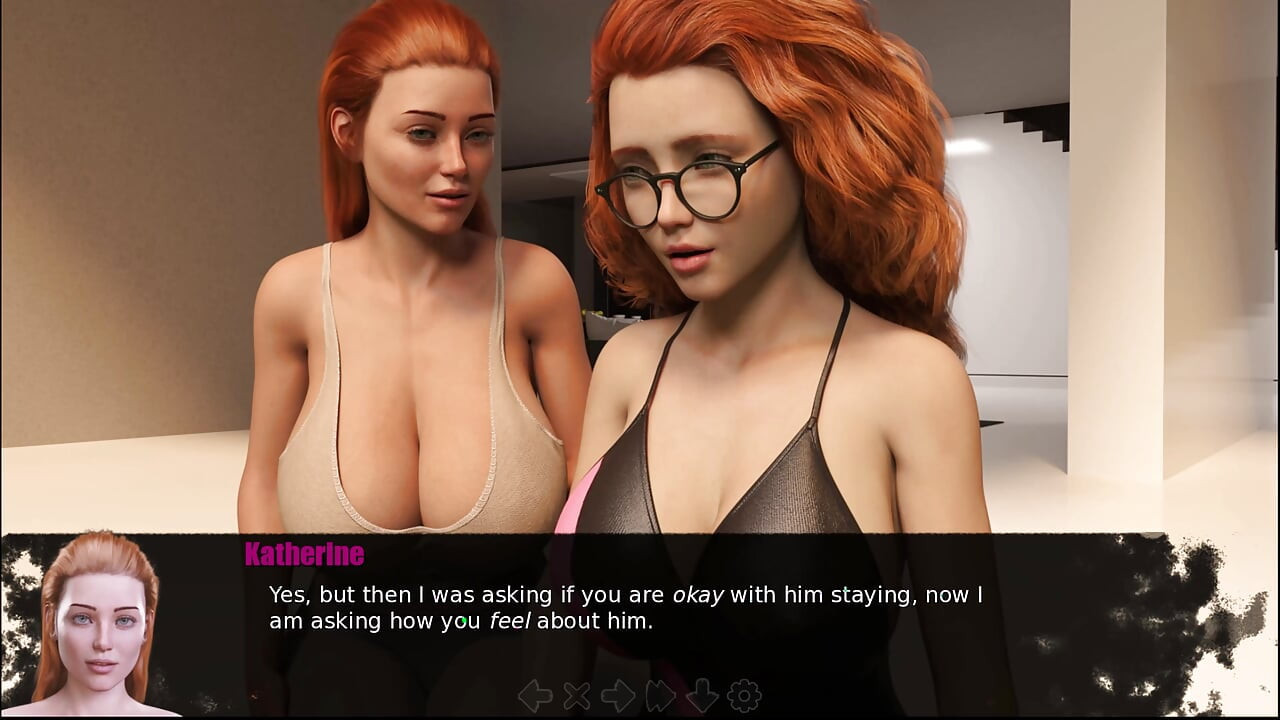Advance dialogue with the right arrow icon
The image size is (1280, 720).
[x=618, y=695]
